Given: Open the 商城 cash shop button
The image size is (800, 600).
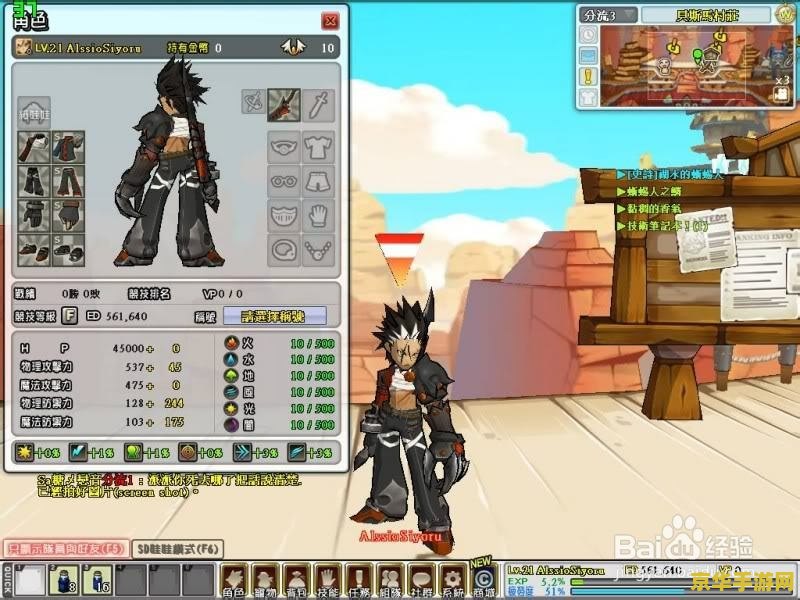Looking at the screenshot, I should [483, 579].
